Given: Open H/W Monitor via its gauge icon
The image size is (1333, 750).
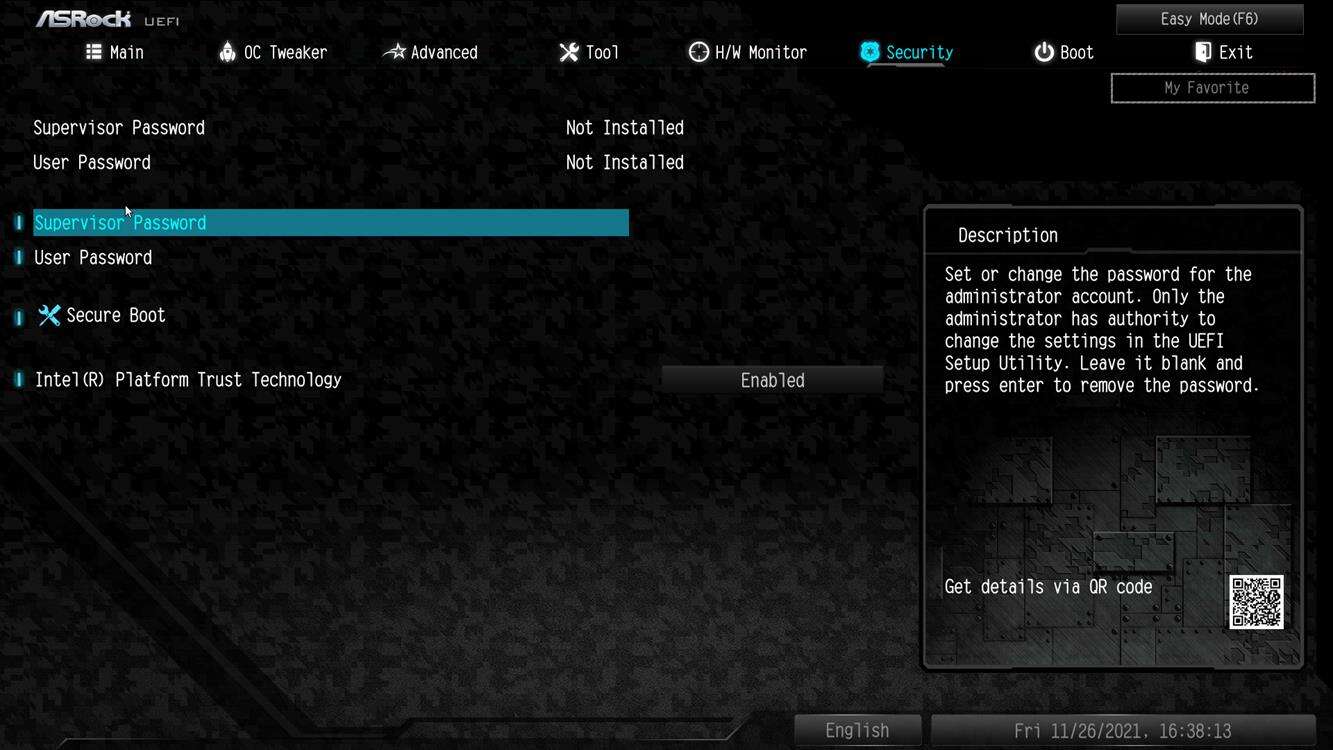Looking at the screenshot, I should [x=697, y=51].
